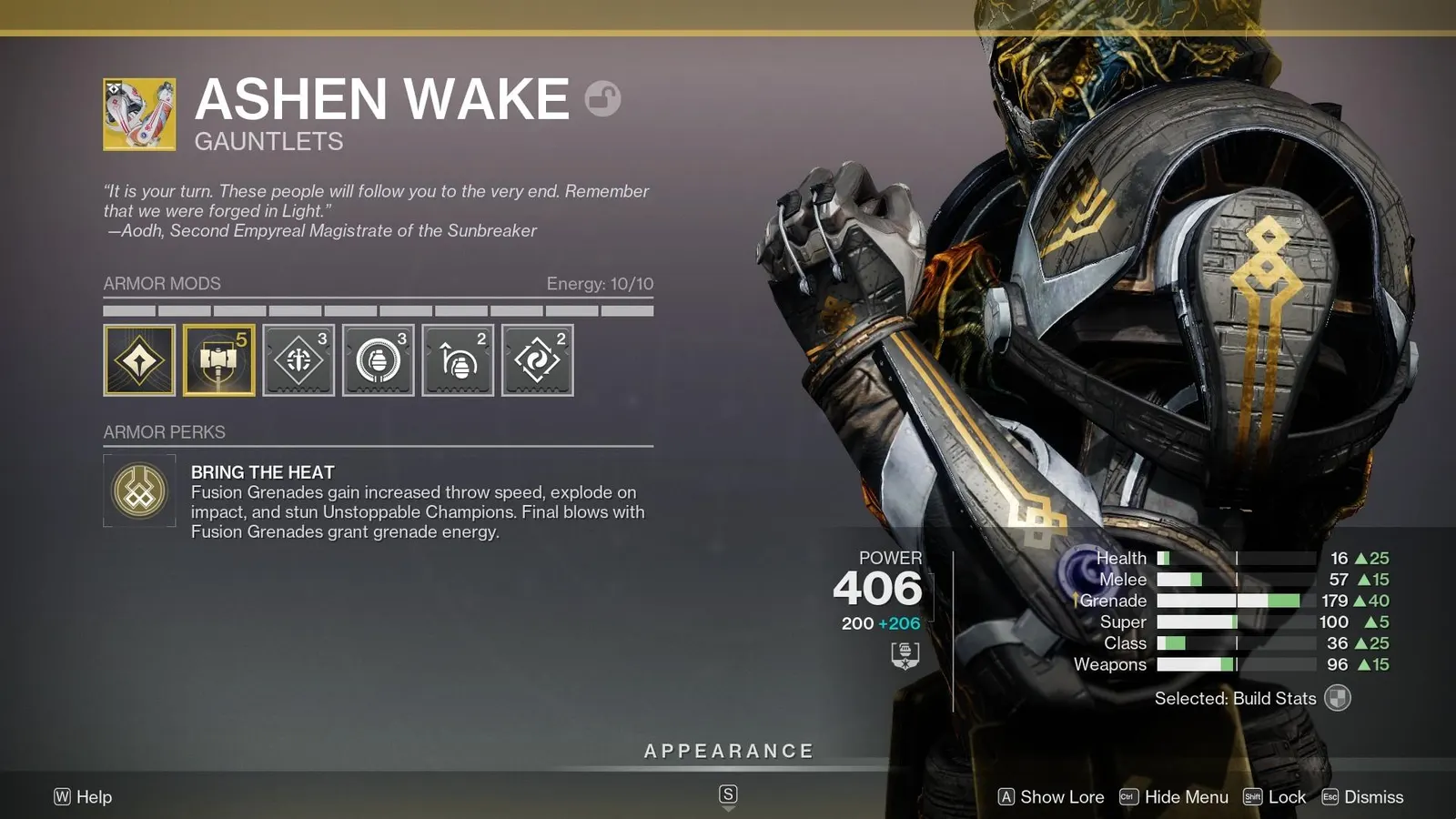Screen dimensions: 1456x819
Task: Toggle the padlock icon beside Ashen Wake
Action: tap(602, 98)
